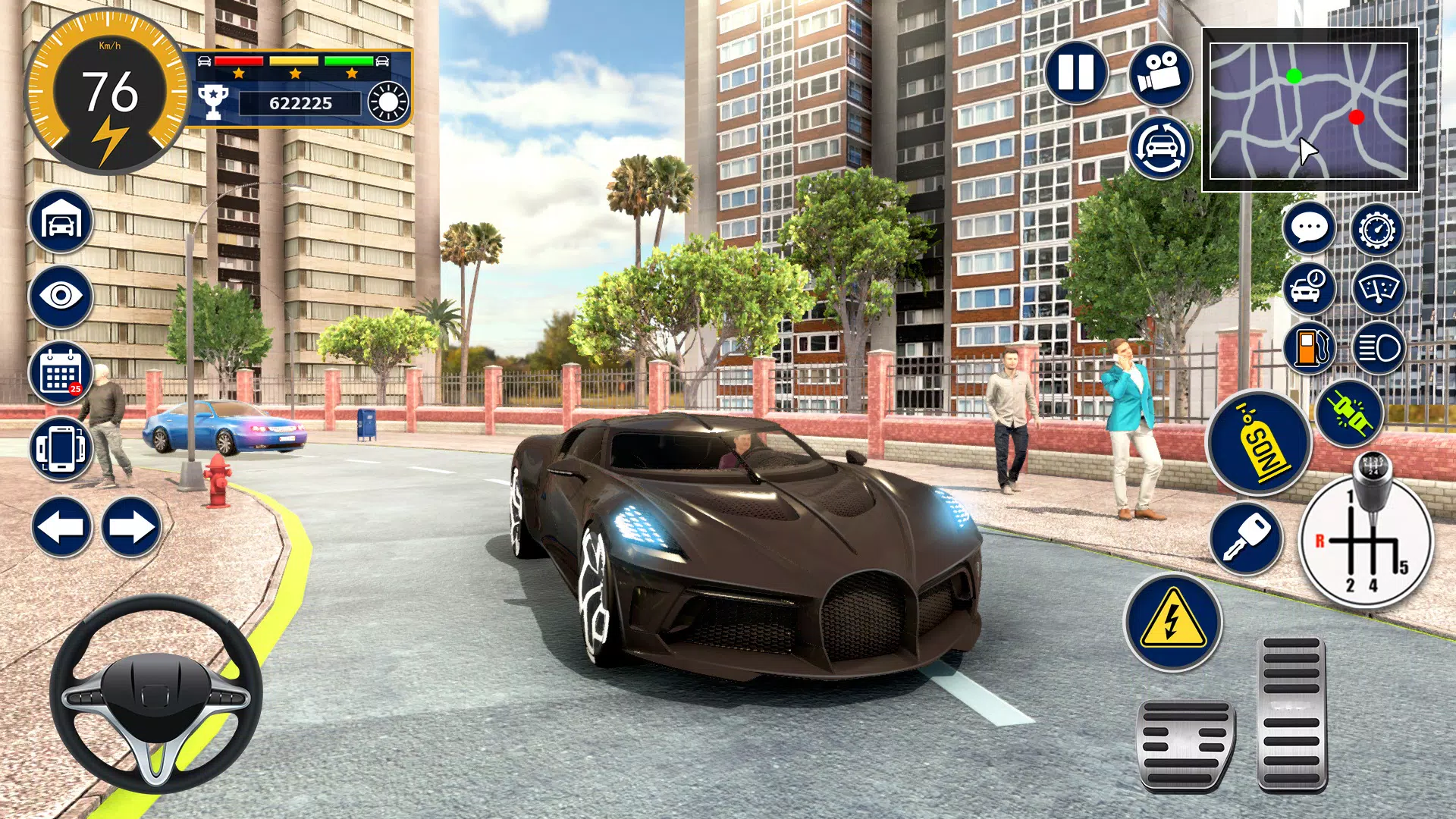
Task: Pause the game
Action: 1077,73
